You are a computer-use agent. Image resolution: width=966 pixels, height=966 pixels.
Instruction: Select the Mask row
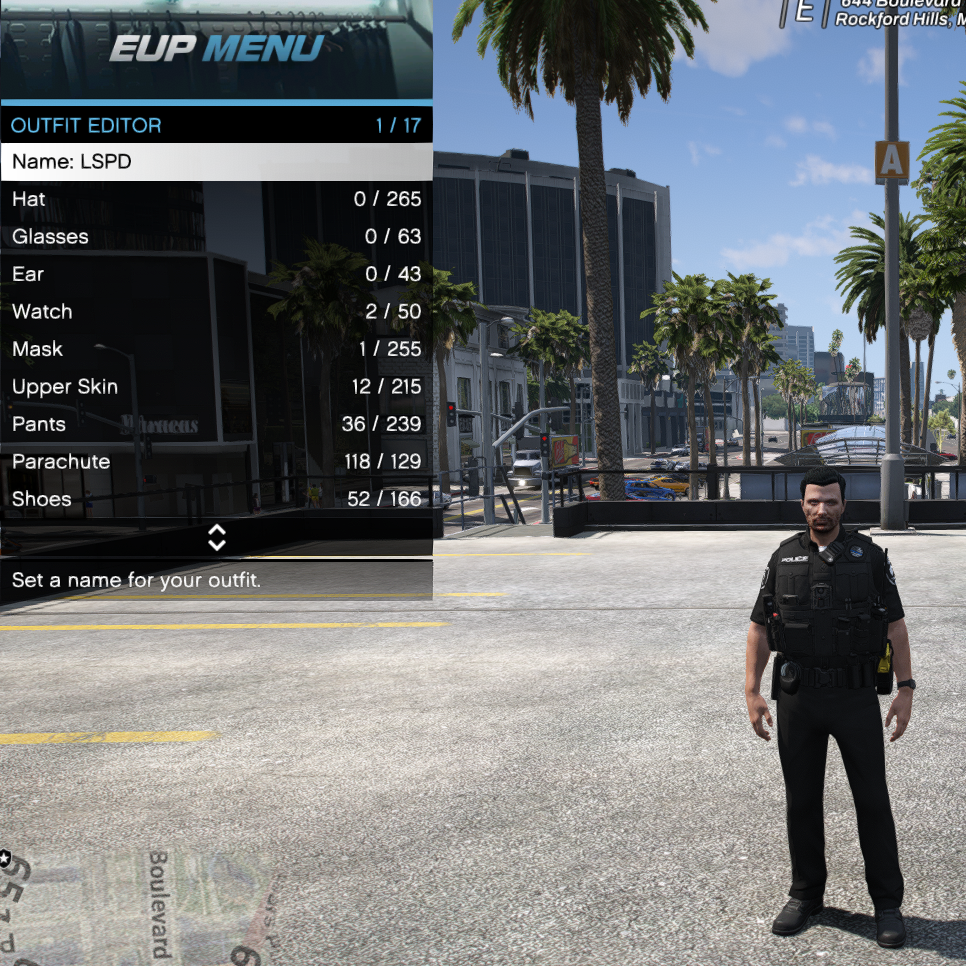point(216,349)
